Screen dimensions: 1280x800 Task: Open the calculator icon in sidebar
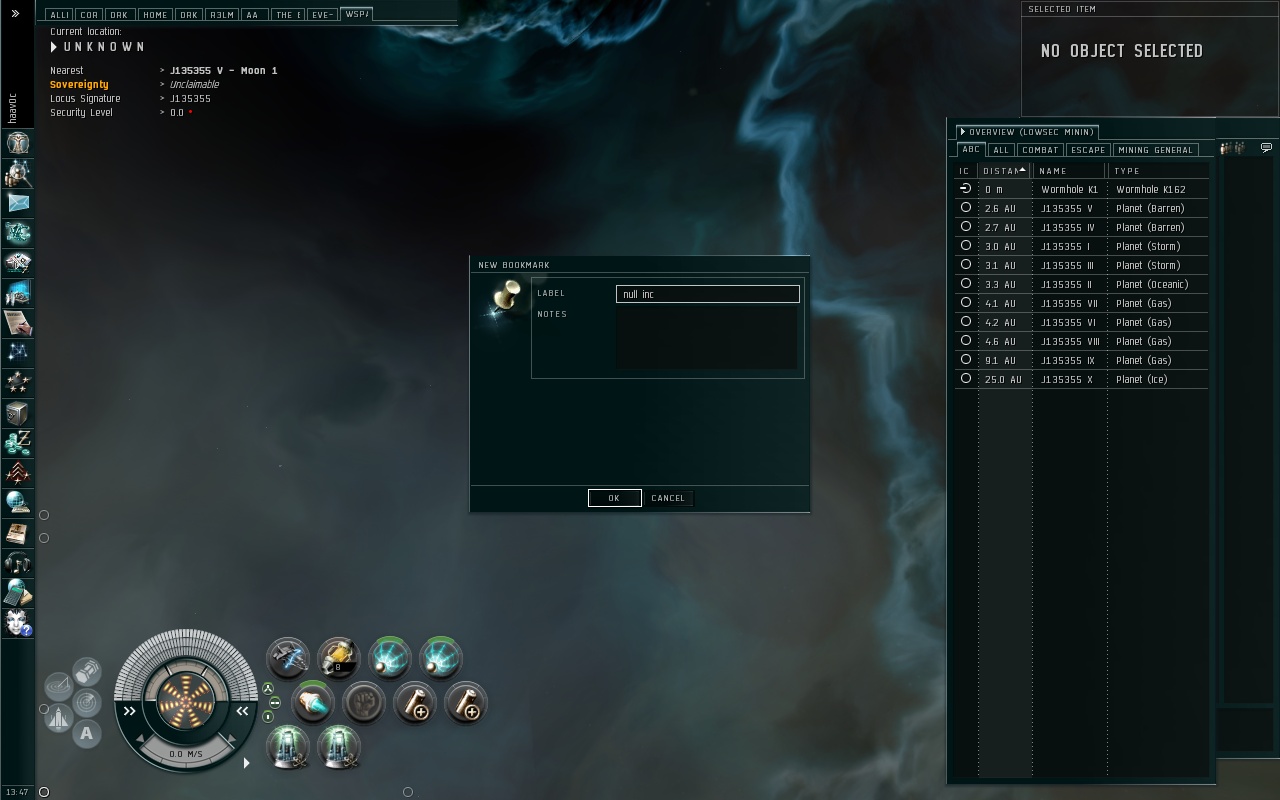[18, 592]
